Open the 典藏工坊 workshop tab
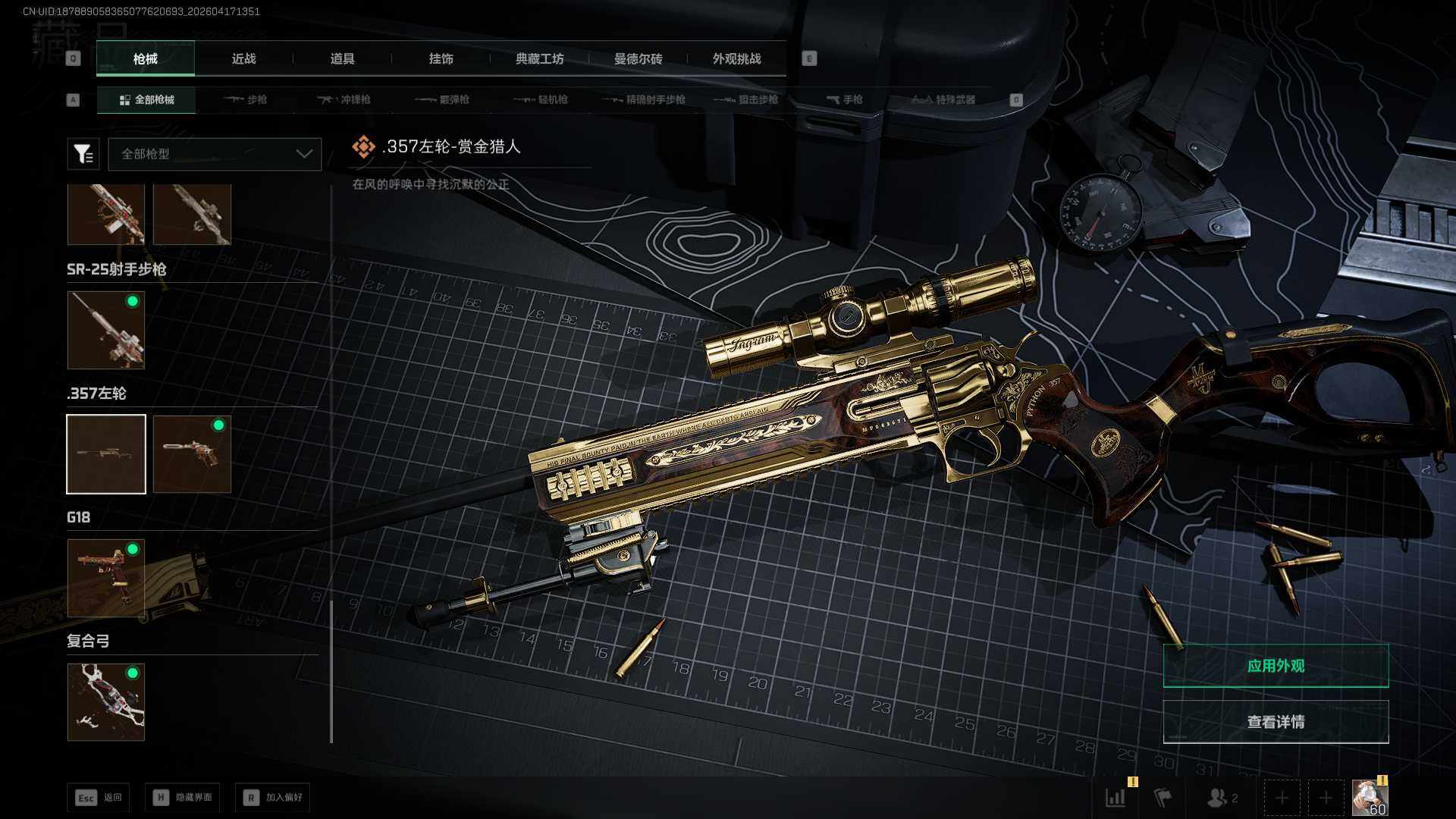Screen dimensions: 1456x819 [x=539, y=58]
